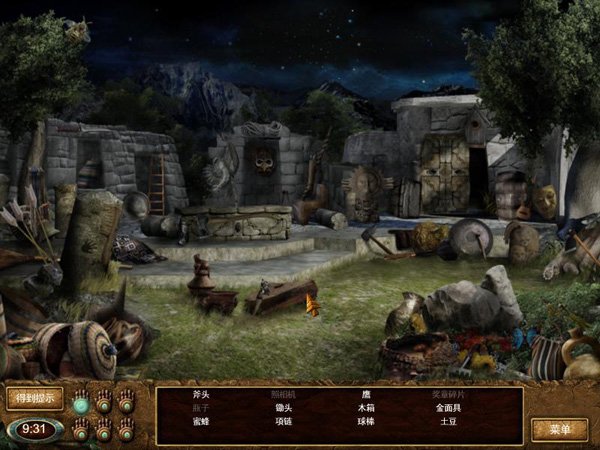Select 项链 in the object list
The height and width of the screenshot is (450, 600).
(x=284, y=423)
